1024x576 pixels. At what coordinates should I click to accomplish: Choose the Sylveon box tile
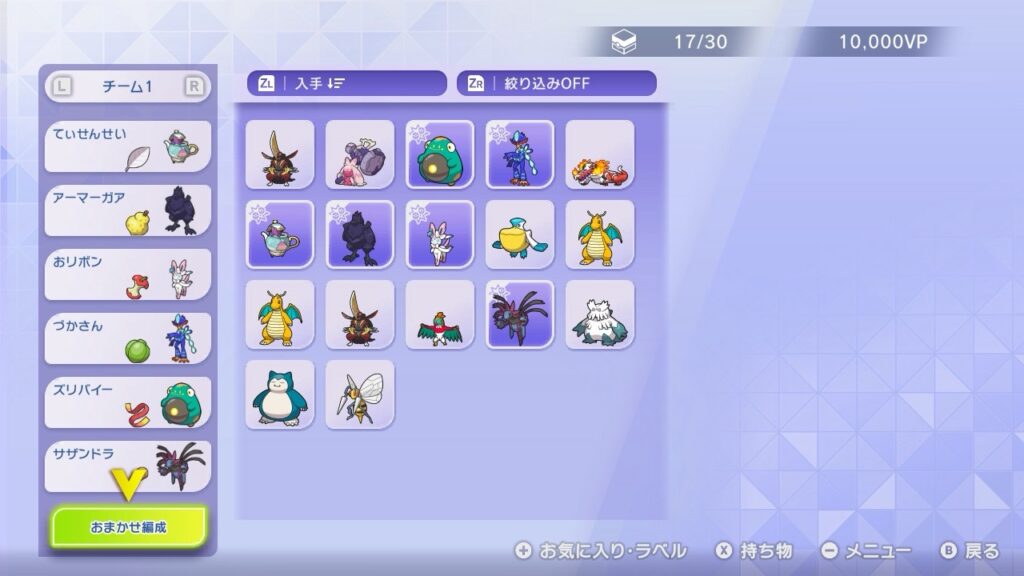(x=440, y=234)
